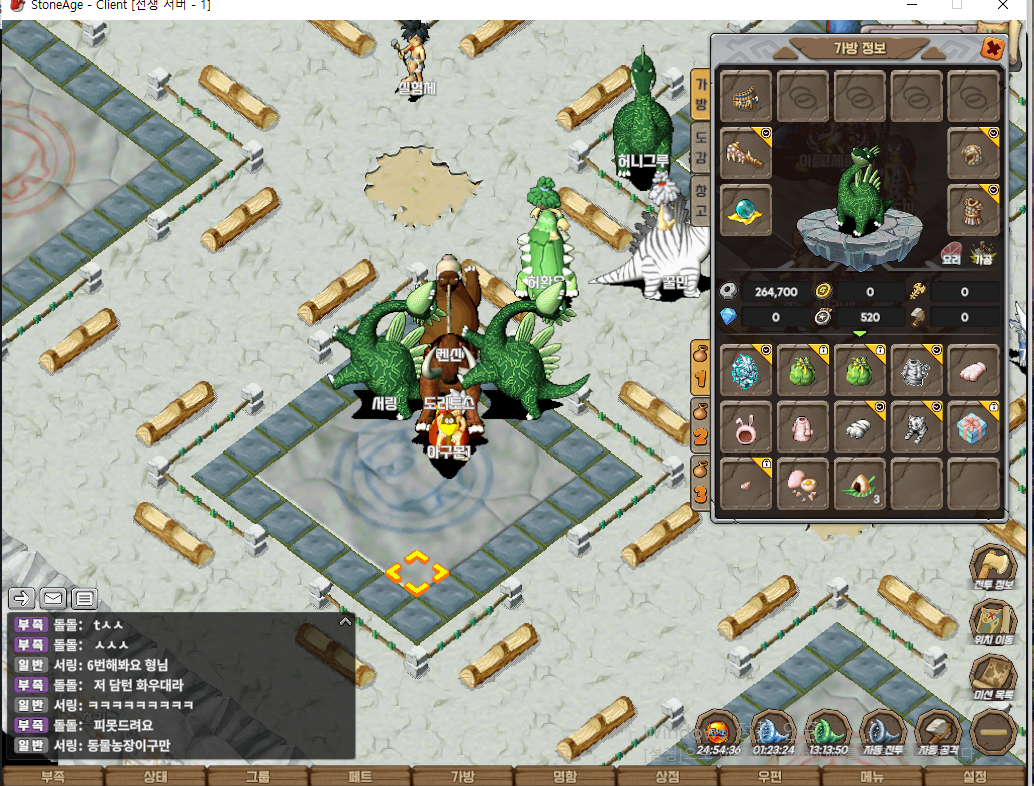Open bag page 3 tab

(x=701, y=485)
